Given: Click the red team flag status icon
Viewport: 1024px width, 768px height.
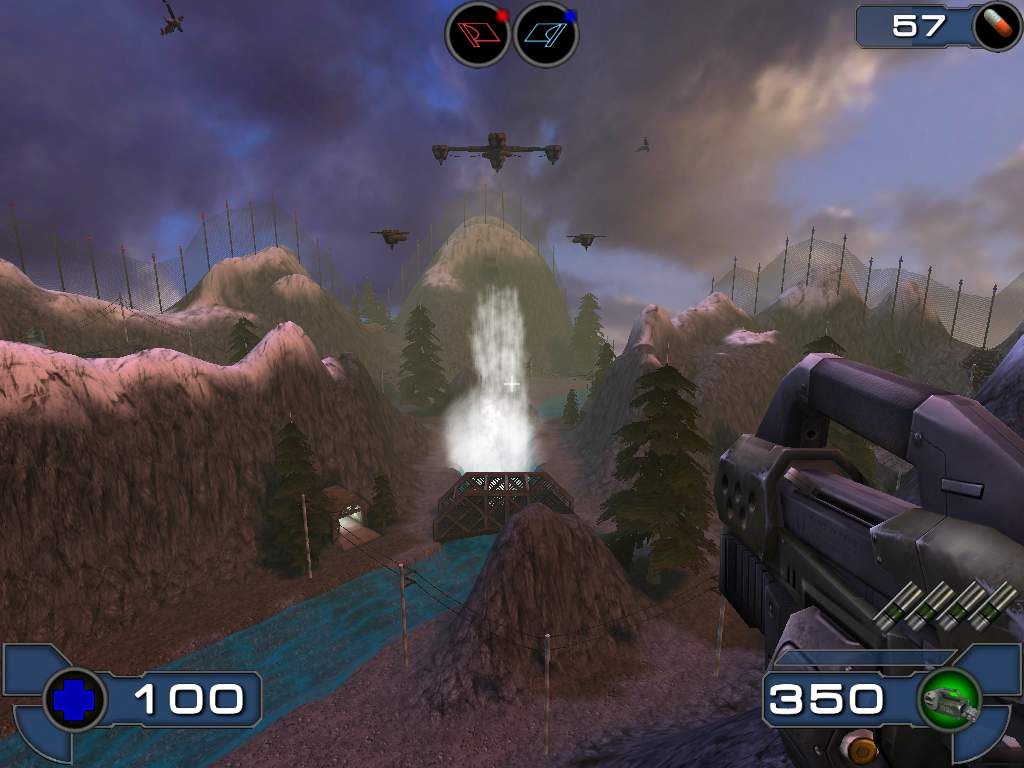Looking at the screenshot, I should point(477,34).
